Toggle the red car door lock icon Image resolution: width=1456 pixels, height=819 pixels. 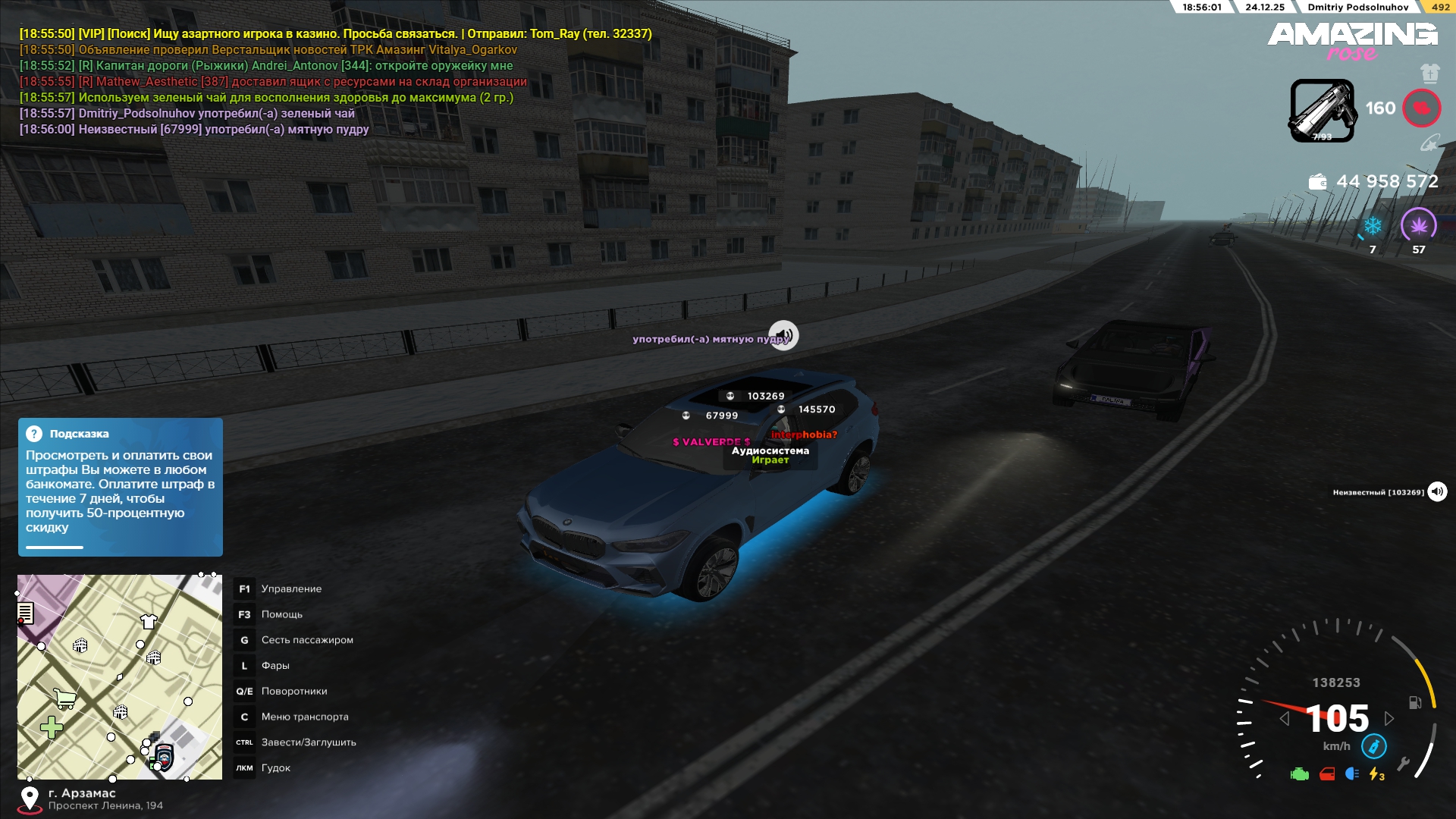point(1327,774)
